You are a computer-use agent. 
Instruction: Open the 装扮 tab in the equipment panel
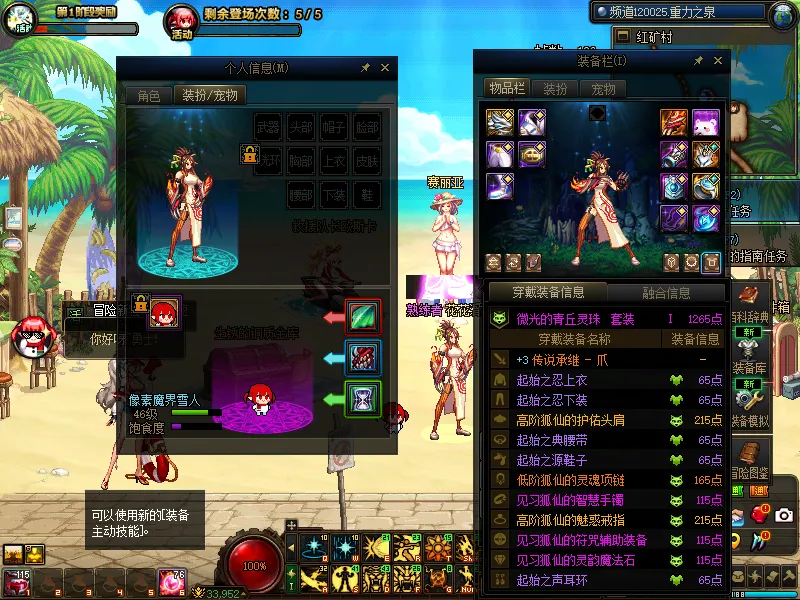[555, 88]
